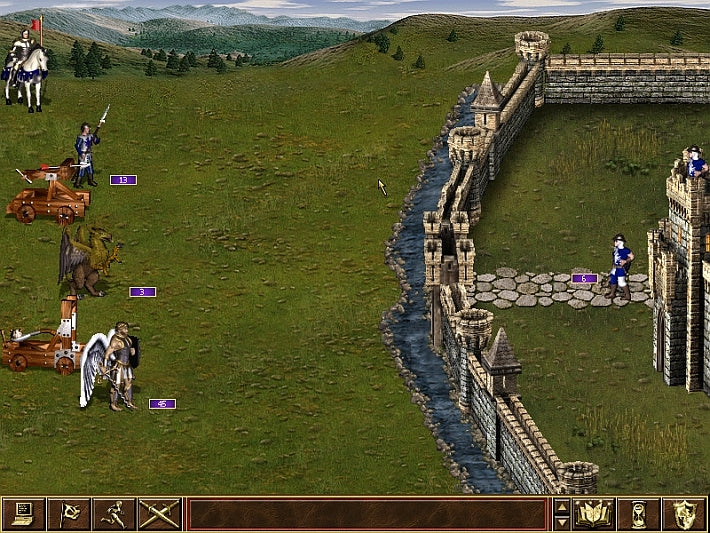
Task: Open the combat options computer icon
Action: tap(23, 514)
